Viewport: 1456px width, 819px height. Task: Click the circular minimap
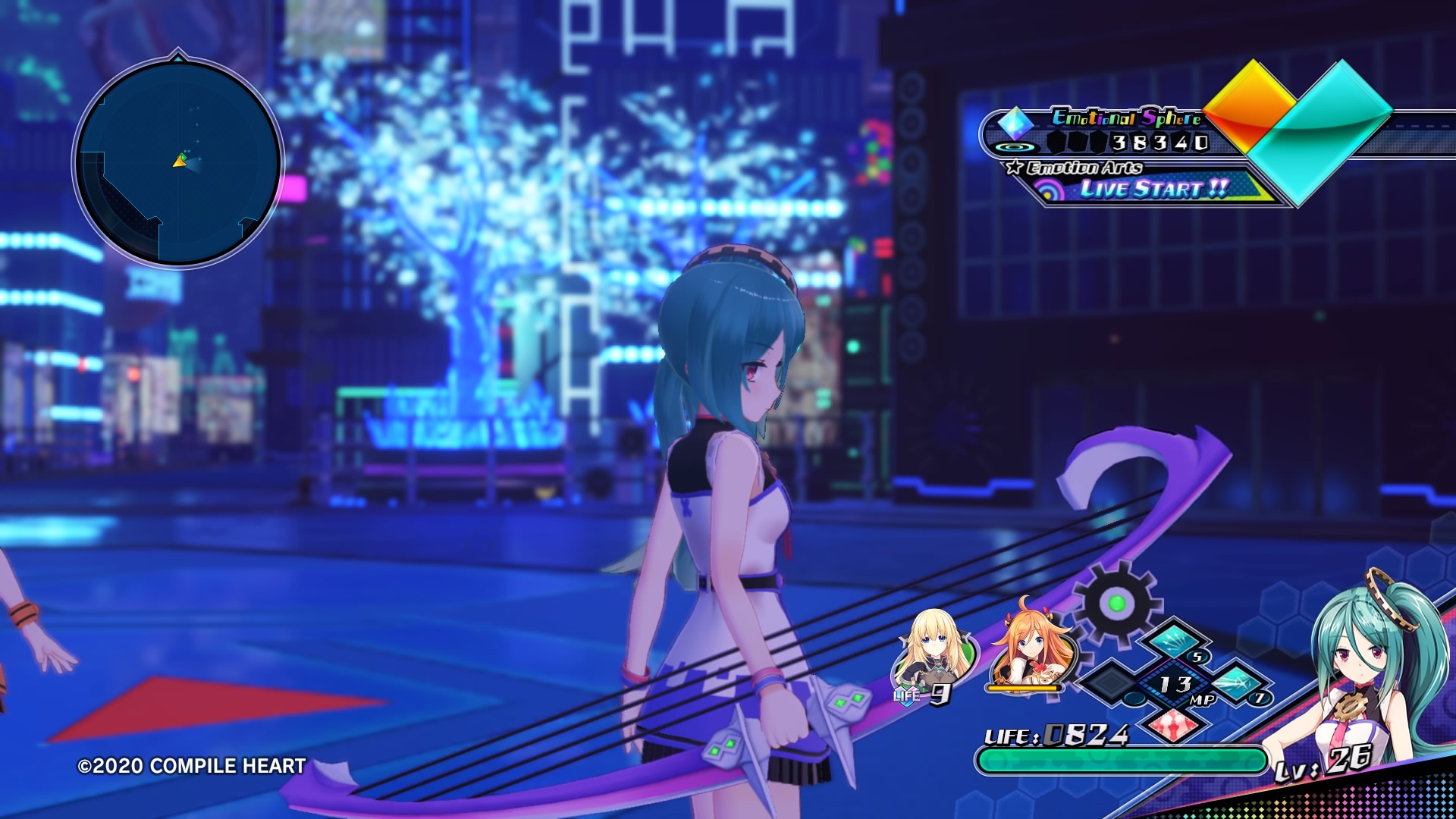point(178,162)
